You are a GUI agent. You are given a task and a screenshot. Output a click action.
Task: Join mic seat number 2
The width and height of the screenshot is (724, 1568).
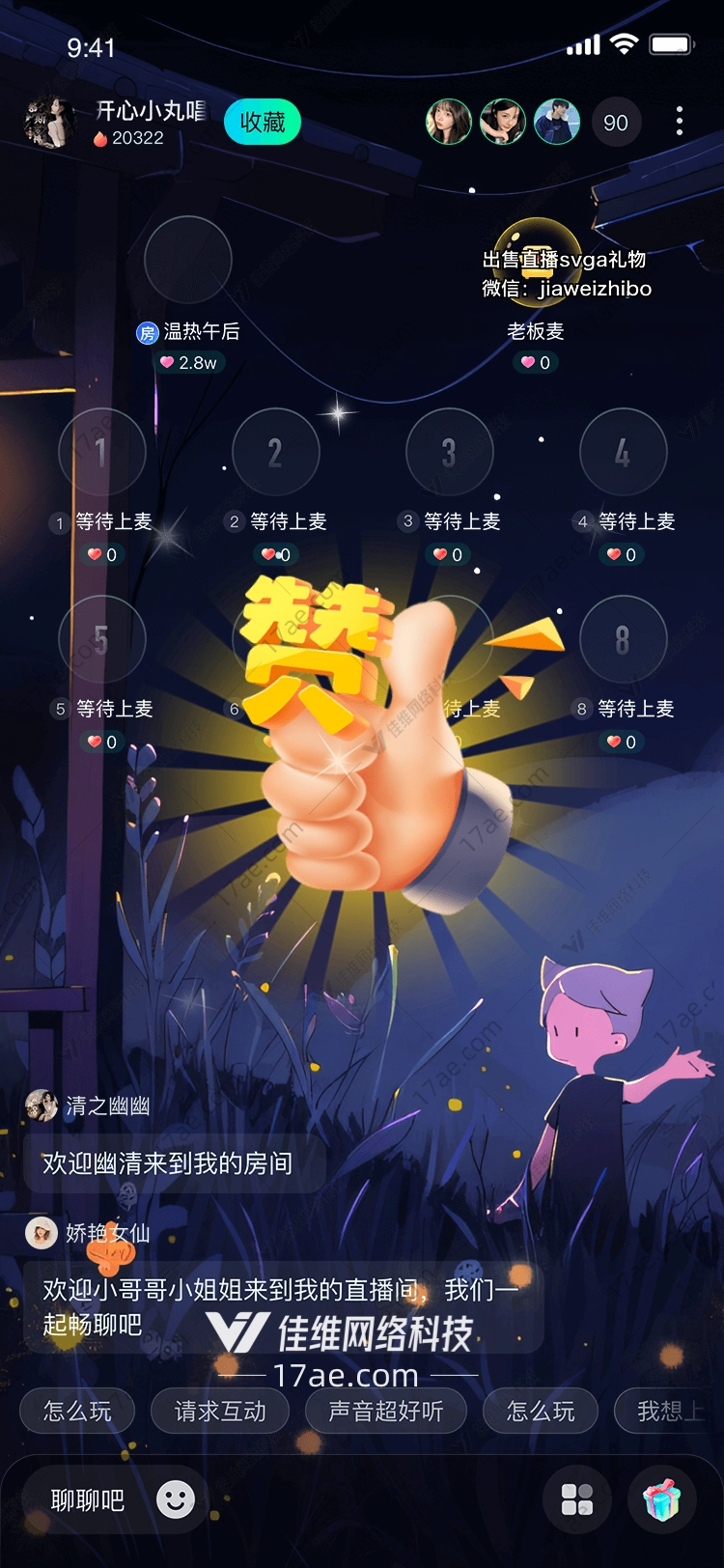276,452
